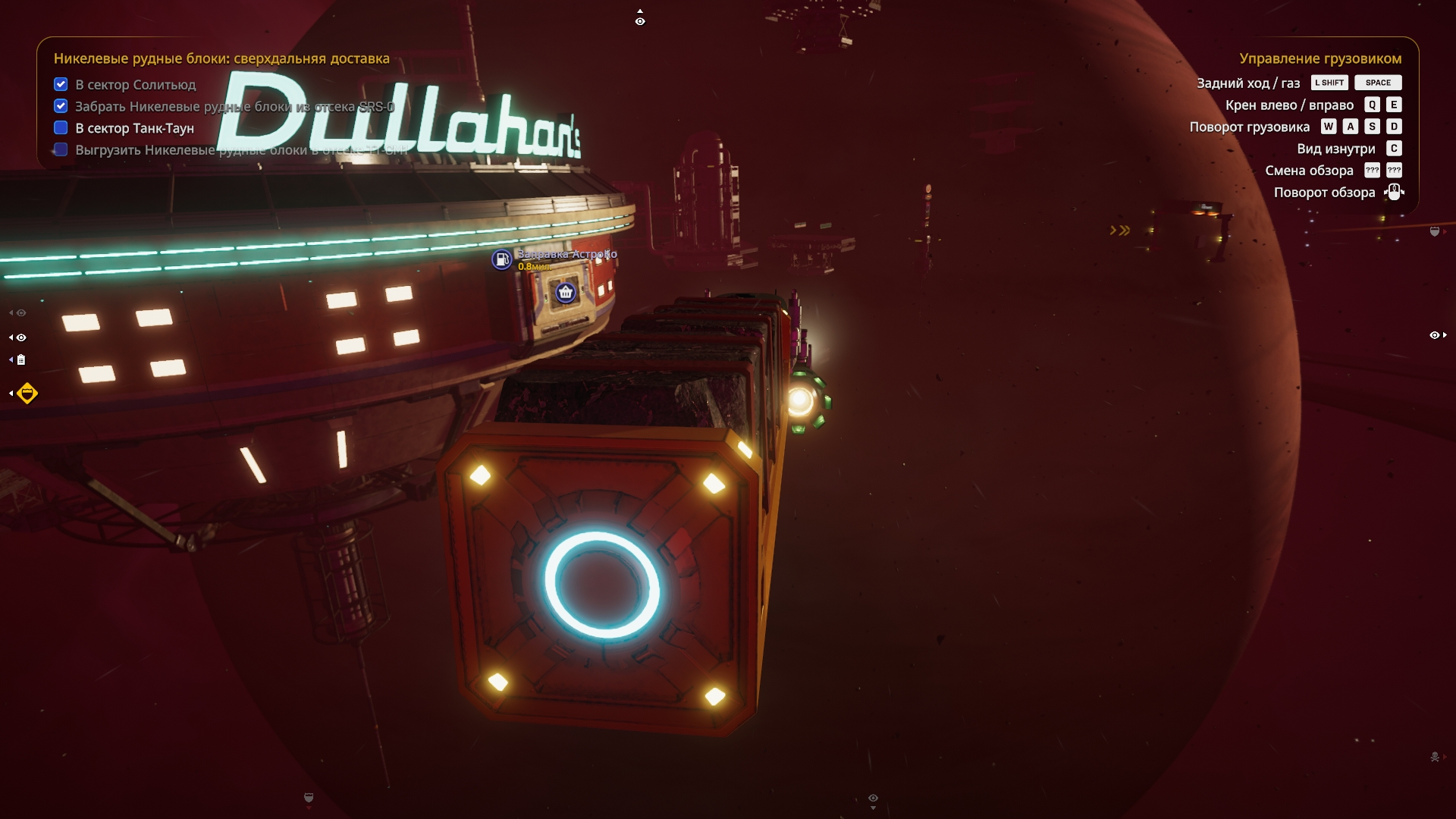Click the yellow diamond shield marker
The image size is (1456, 819).
click(27, 394)
